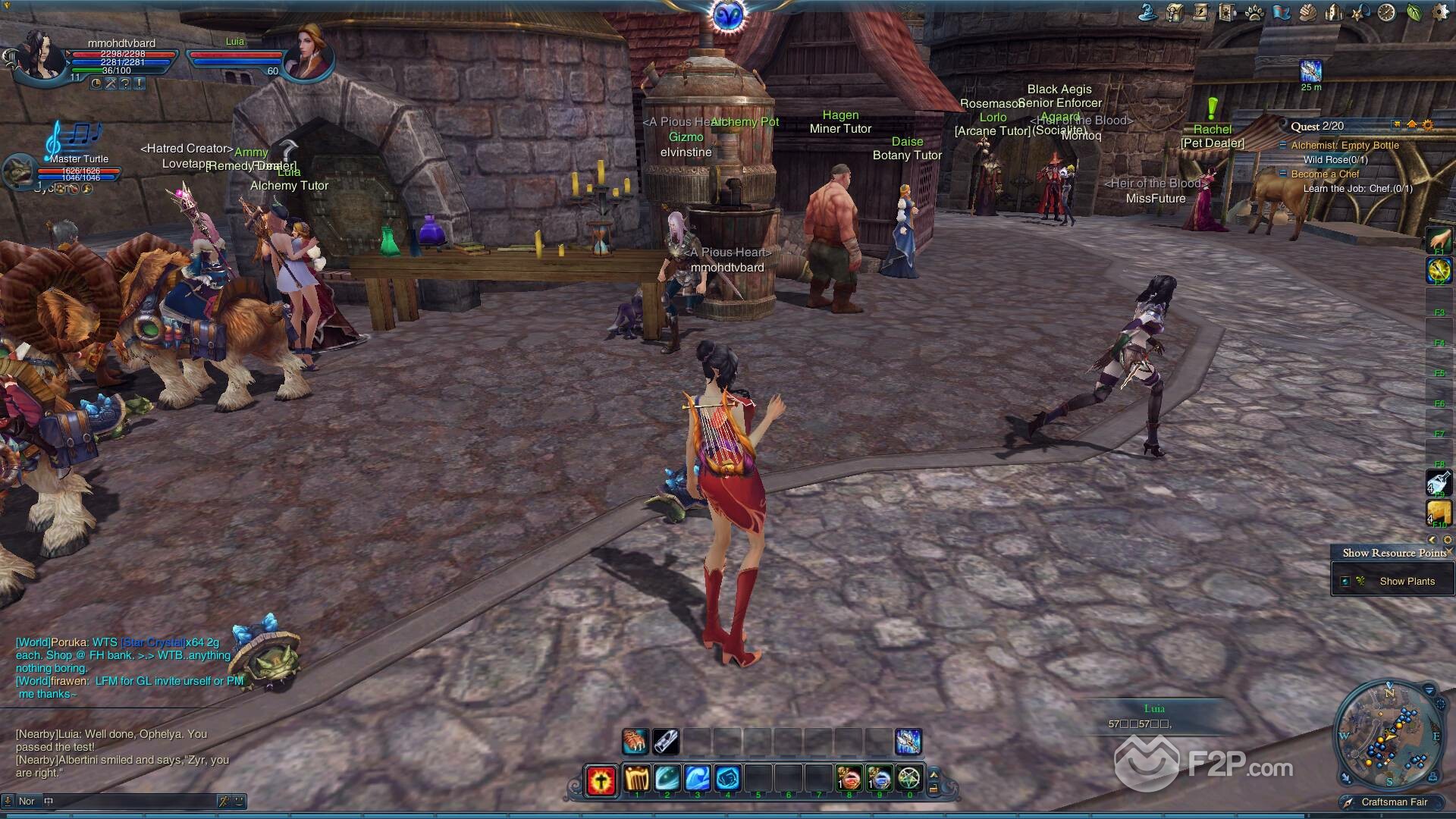Activate the pentagram skill in slot 0
Image resolution: width=1456 pixels, height=819 pixels.
[x=909, y=778]
